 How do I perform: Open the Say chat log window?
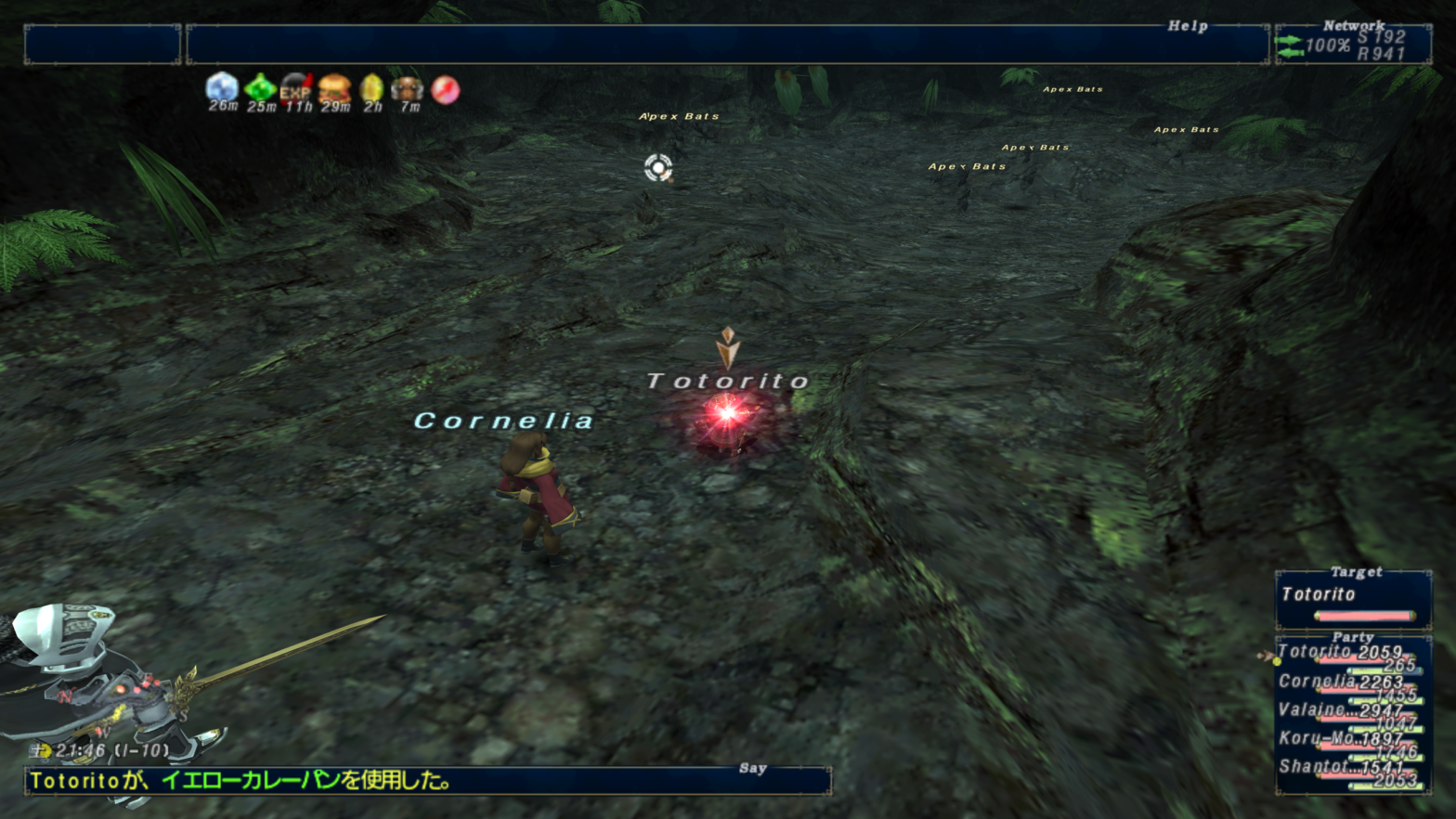(427, 781)
